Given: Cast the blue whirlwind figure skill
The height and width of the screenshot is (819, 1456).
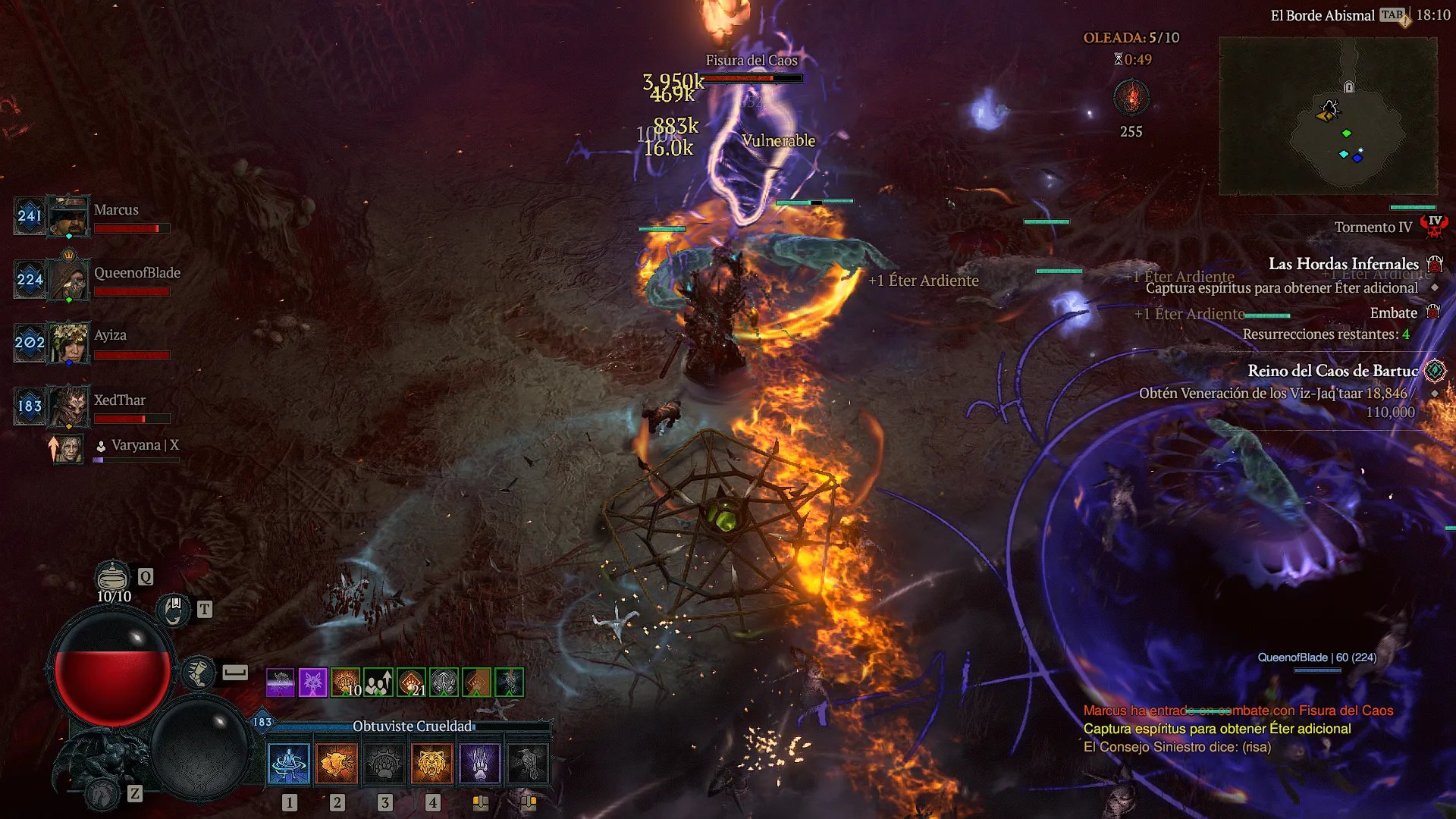Looking at the screenshot, I should pos(289,763).
